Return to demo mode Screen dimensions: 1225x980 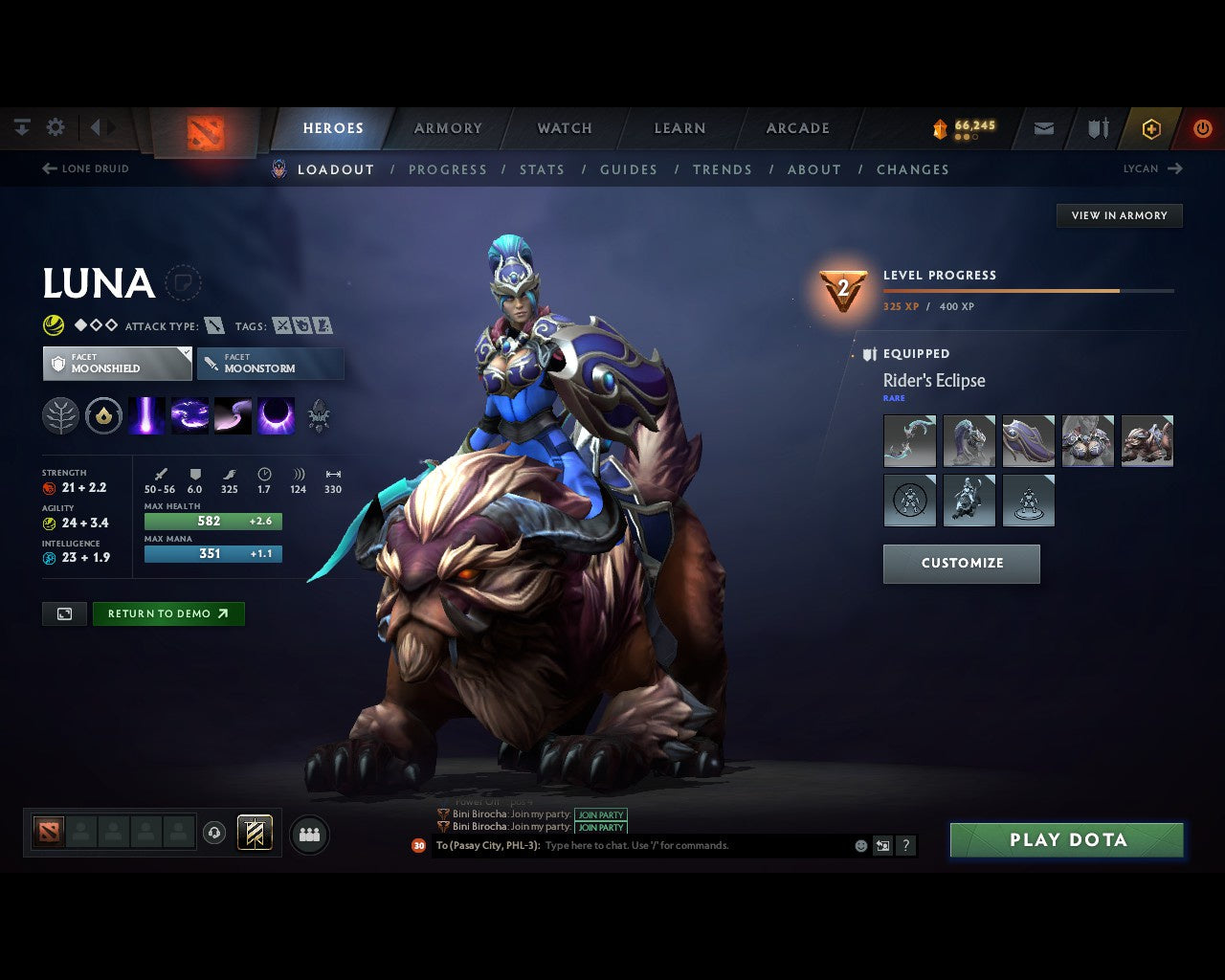click(x=167, y=613)
